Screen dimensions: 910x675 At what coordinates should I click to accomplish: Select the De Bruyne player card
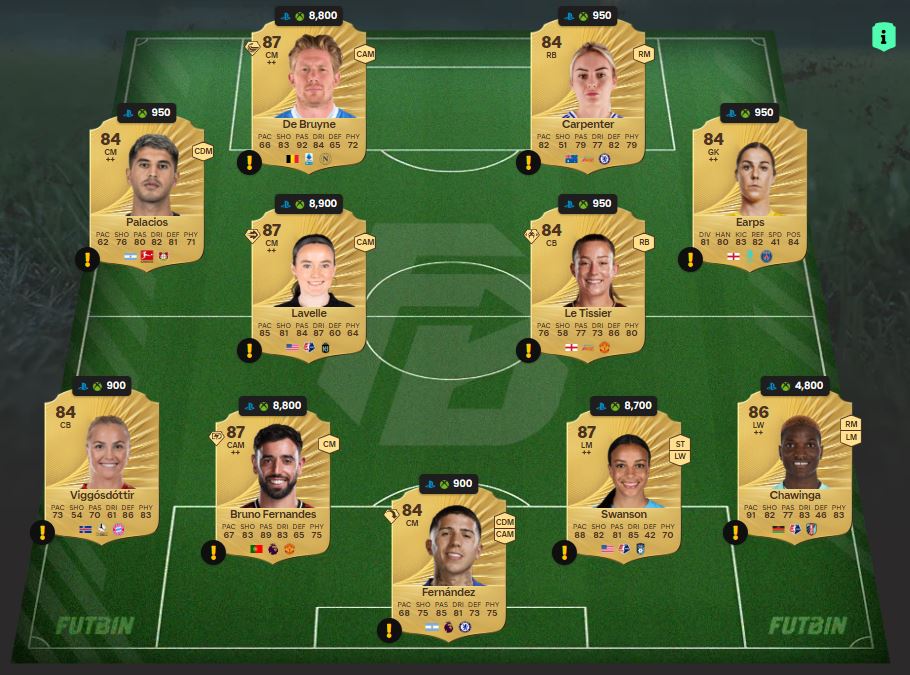309,90
